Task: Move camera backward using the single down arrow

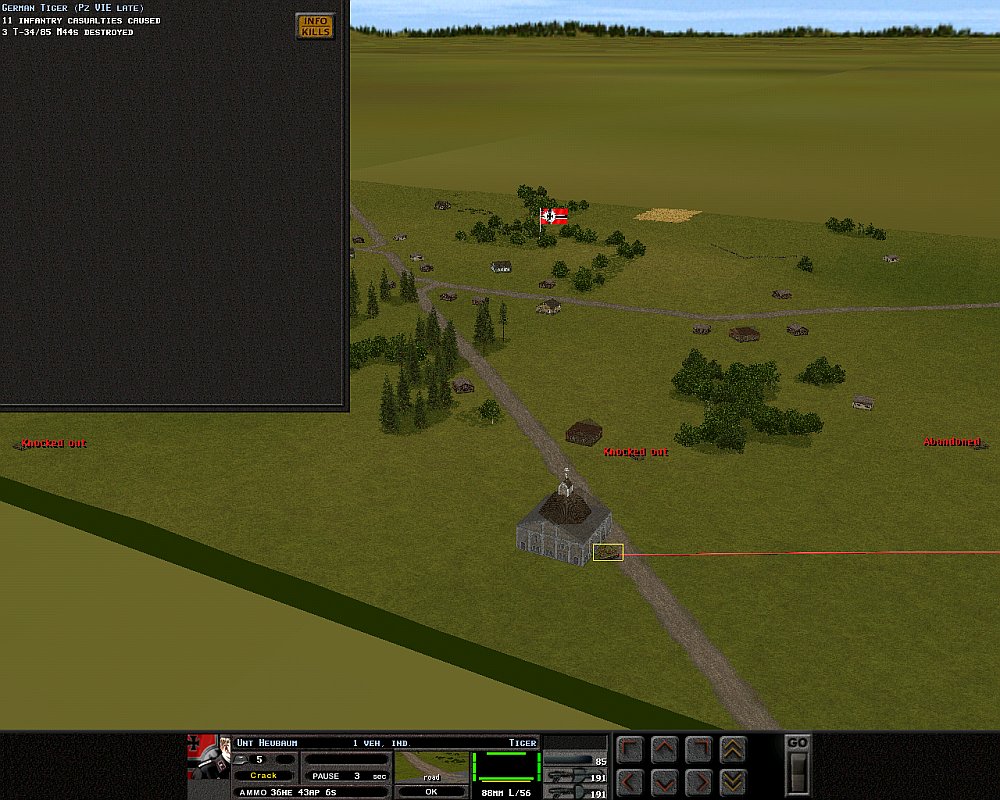Action: [664, 781]
